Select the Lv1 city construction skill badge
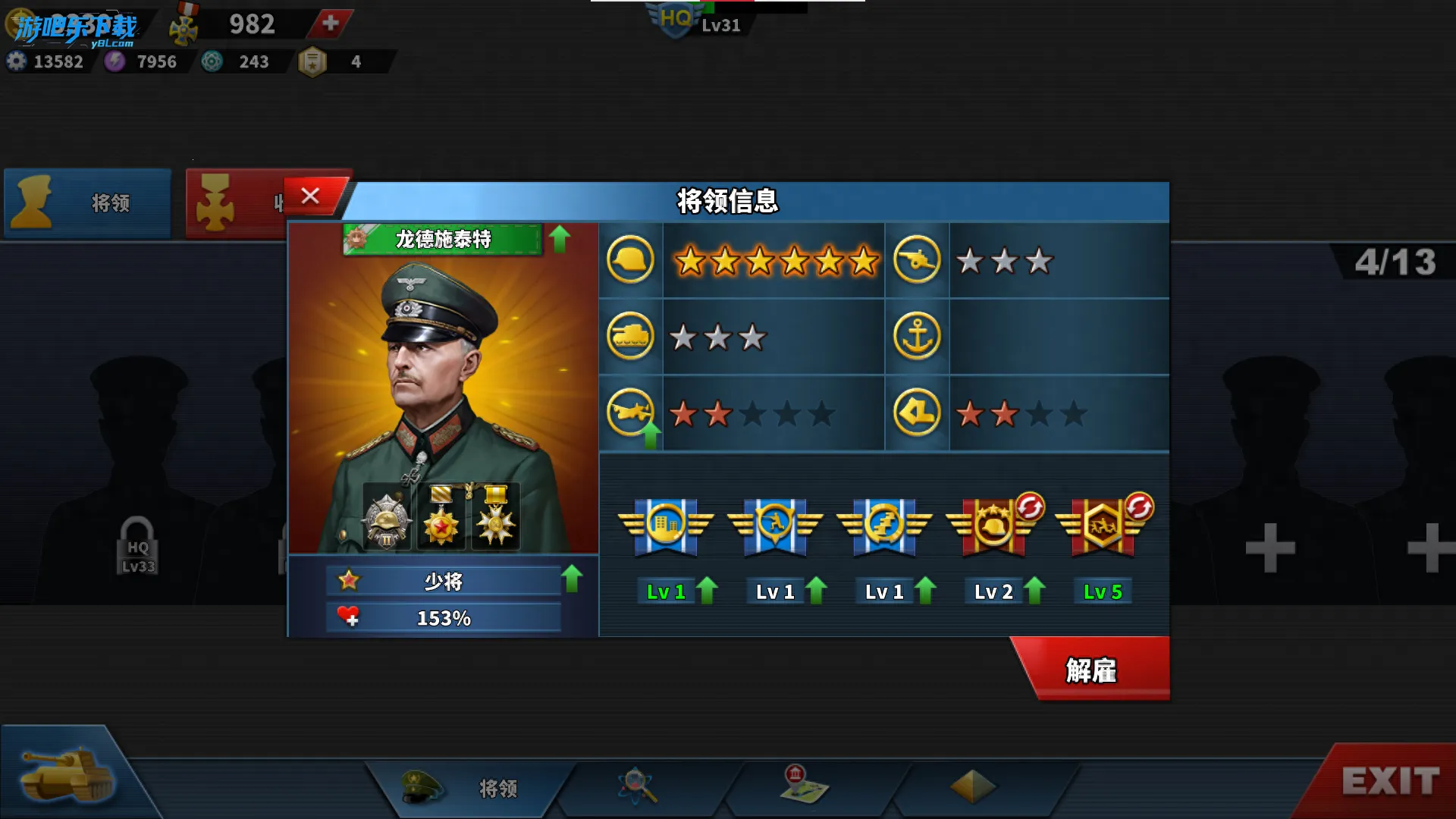Image resolution: width=1456 pixels, height=819 pixels. [x=666, y=523]
